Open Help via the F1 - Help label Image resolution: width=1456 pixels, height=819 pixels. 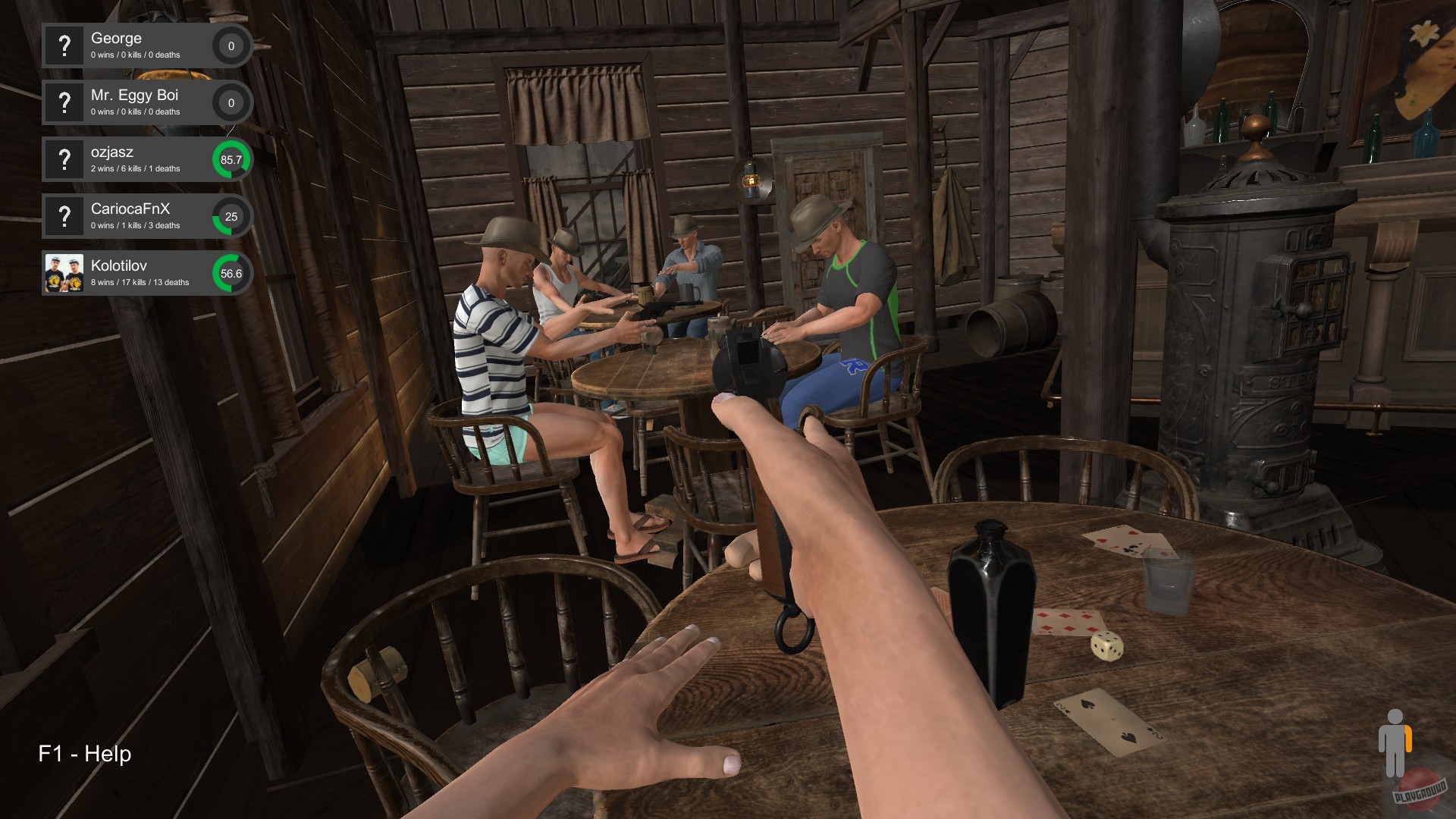pyautogui.click(x=83, y=755)
